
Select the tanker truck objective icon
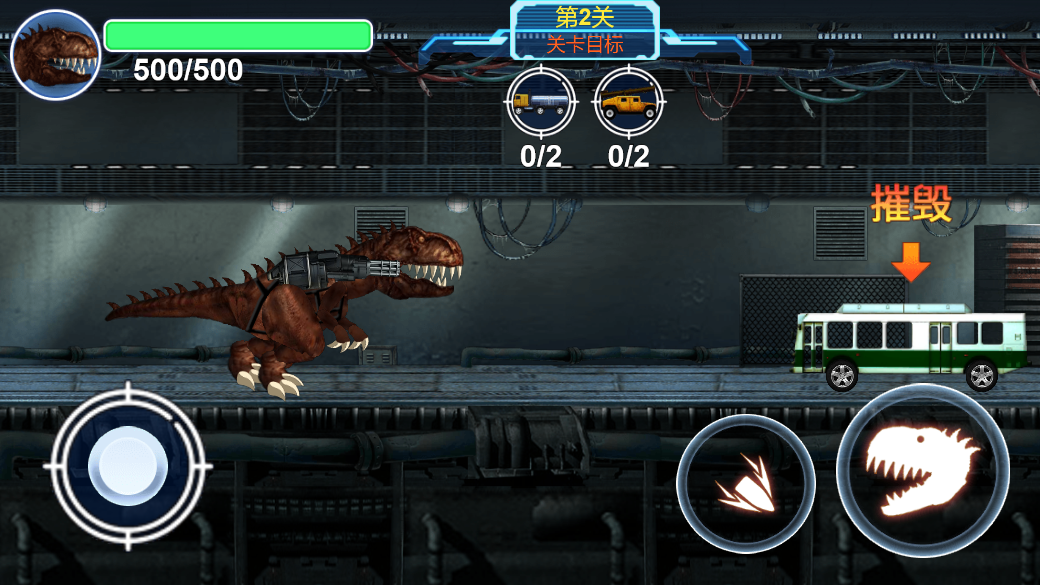541,101
